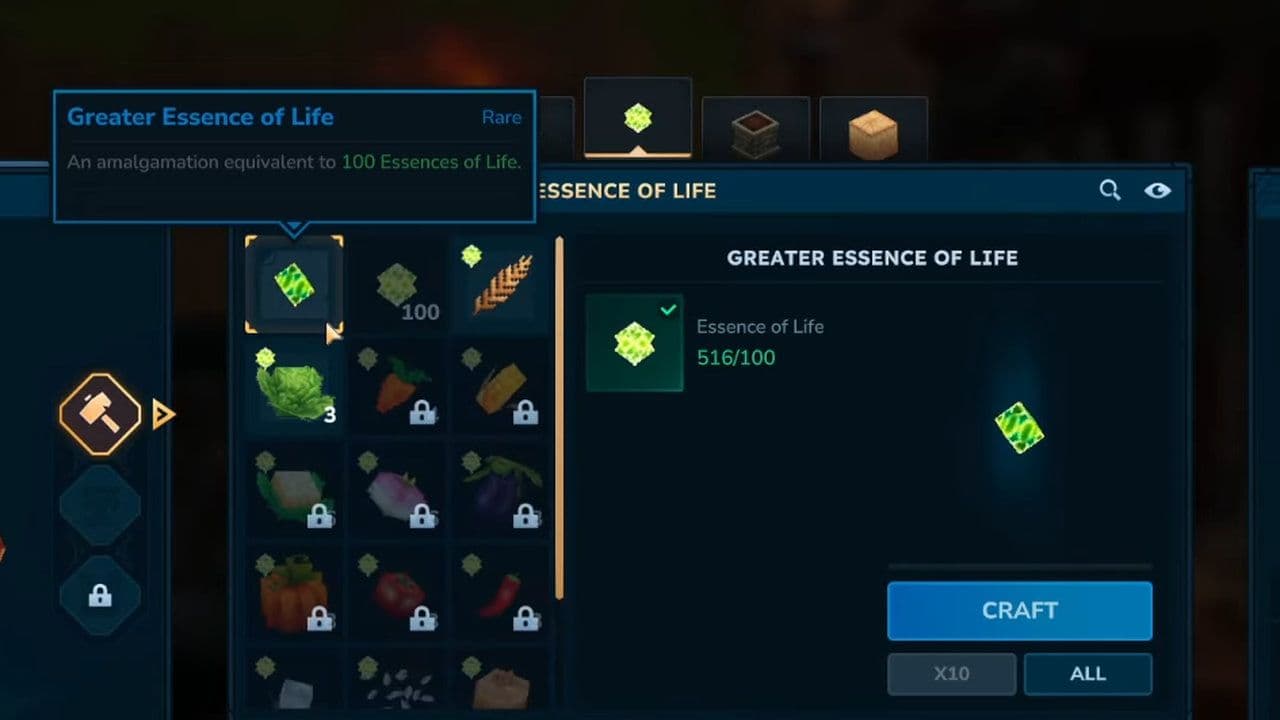
Task: Choose the ALL craft quantity button
Action: (1087, 674)
